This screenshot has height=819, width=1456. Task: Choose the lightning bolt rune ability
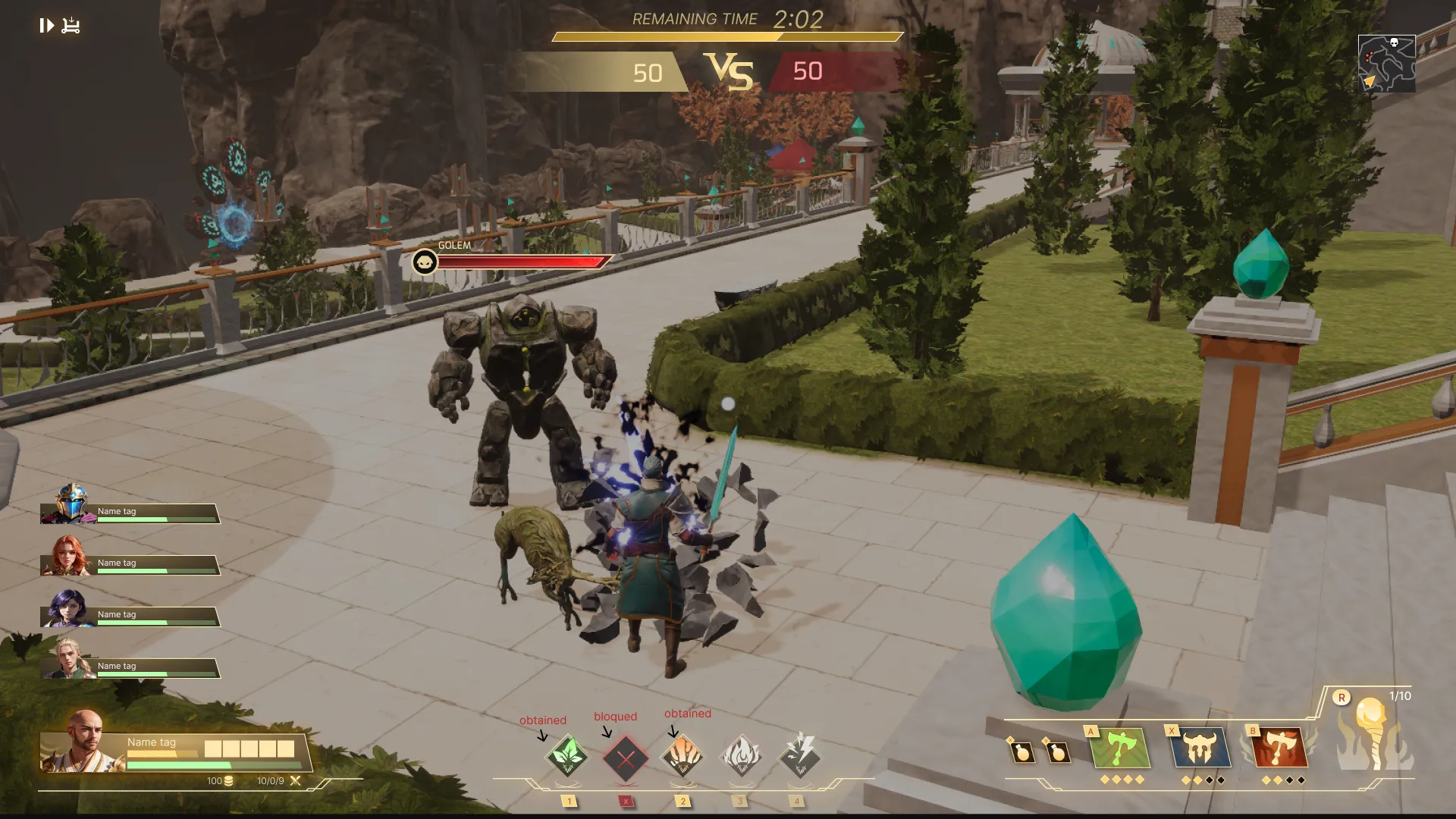click(799, 755)
